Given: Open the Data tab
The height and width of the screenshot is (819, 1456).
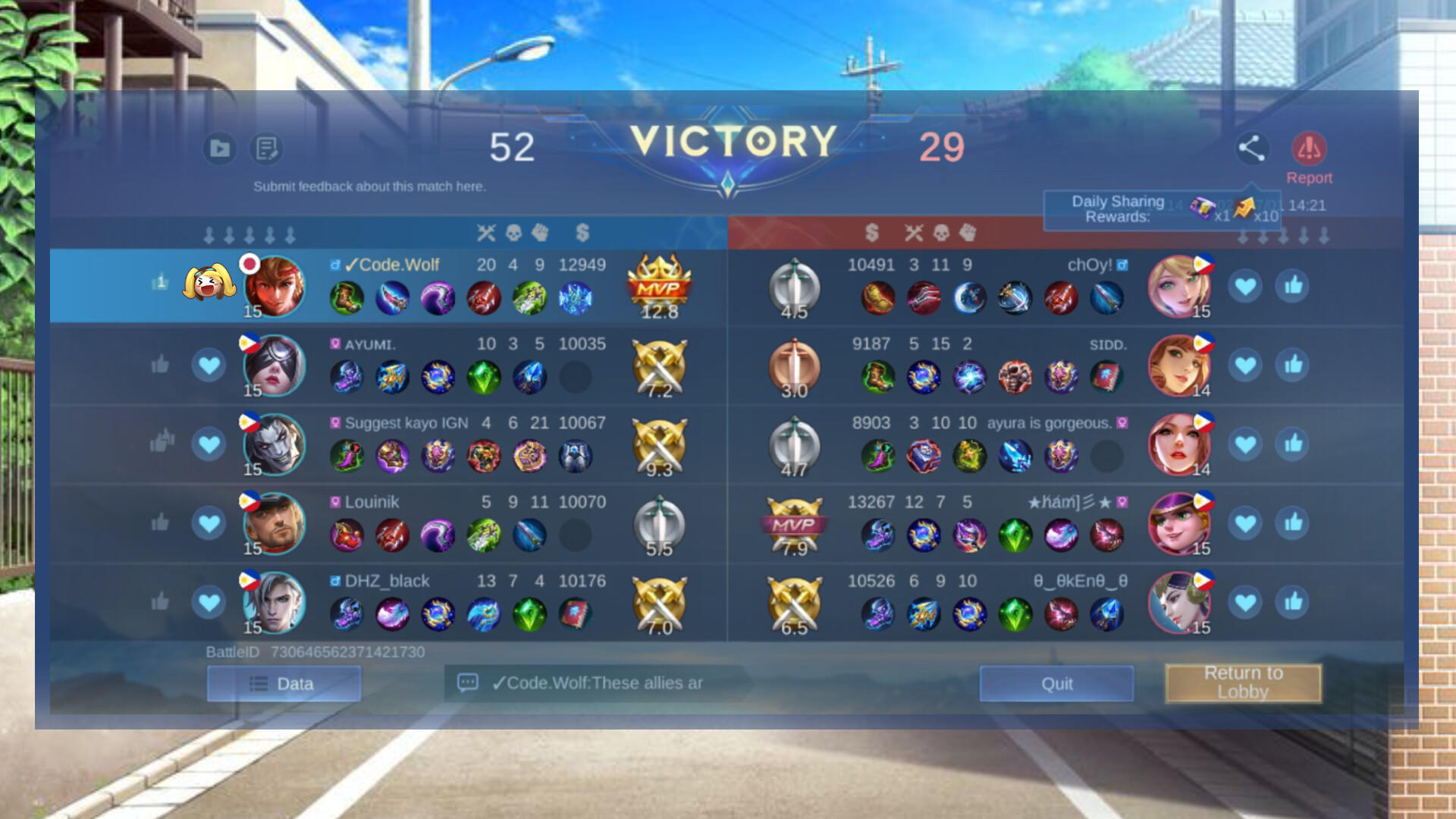Looking at the screenshot, I should point(284,683).
